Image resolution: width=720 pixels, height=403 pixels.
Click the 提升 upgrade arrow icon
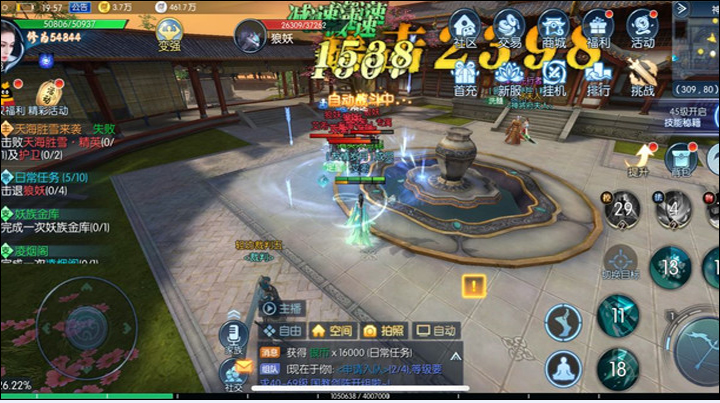click(x=639, y=158)
